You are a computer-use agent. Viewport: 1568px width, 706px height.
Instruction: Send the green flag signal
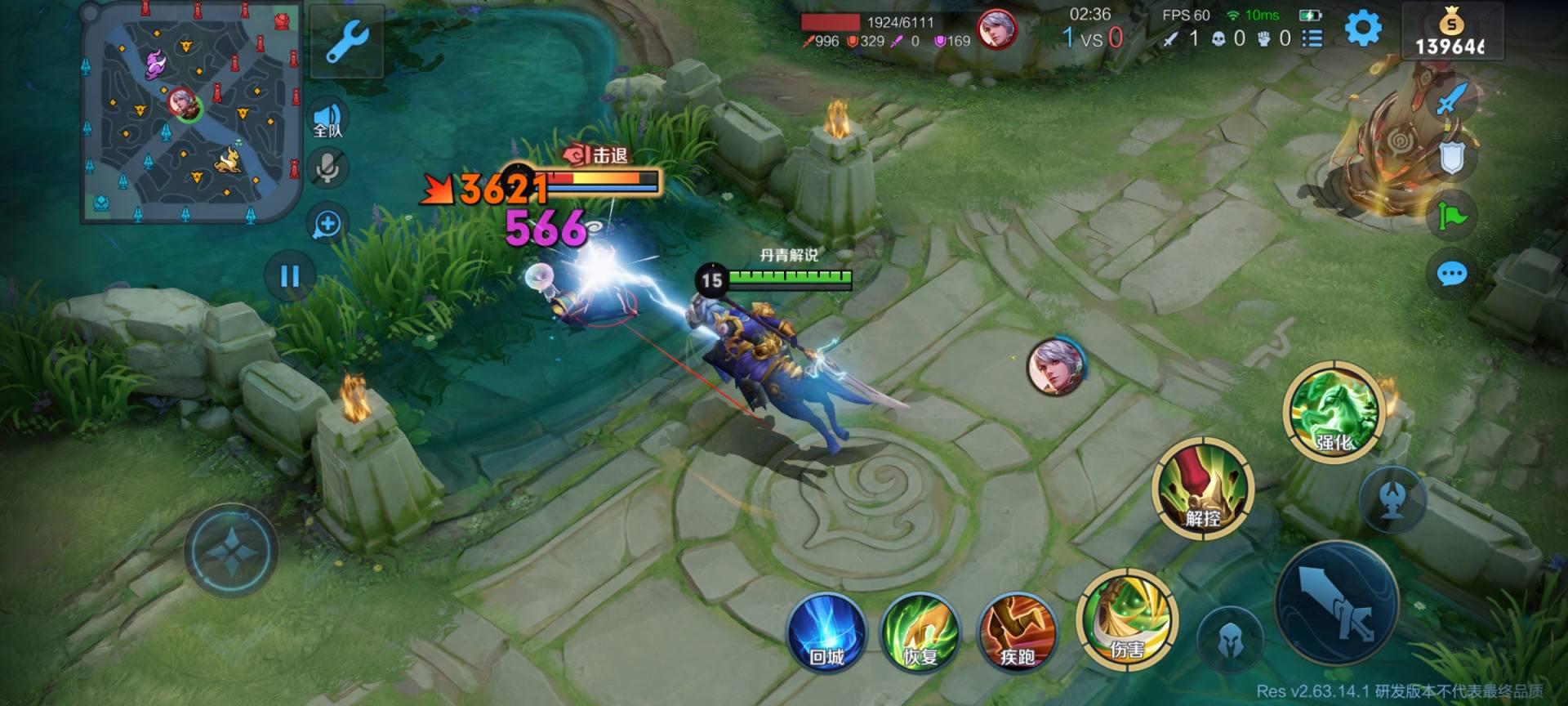(1452, 216)
